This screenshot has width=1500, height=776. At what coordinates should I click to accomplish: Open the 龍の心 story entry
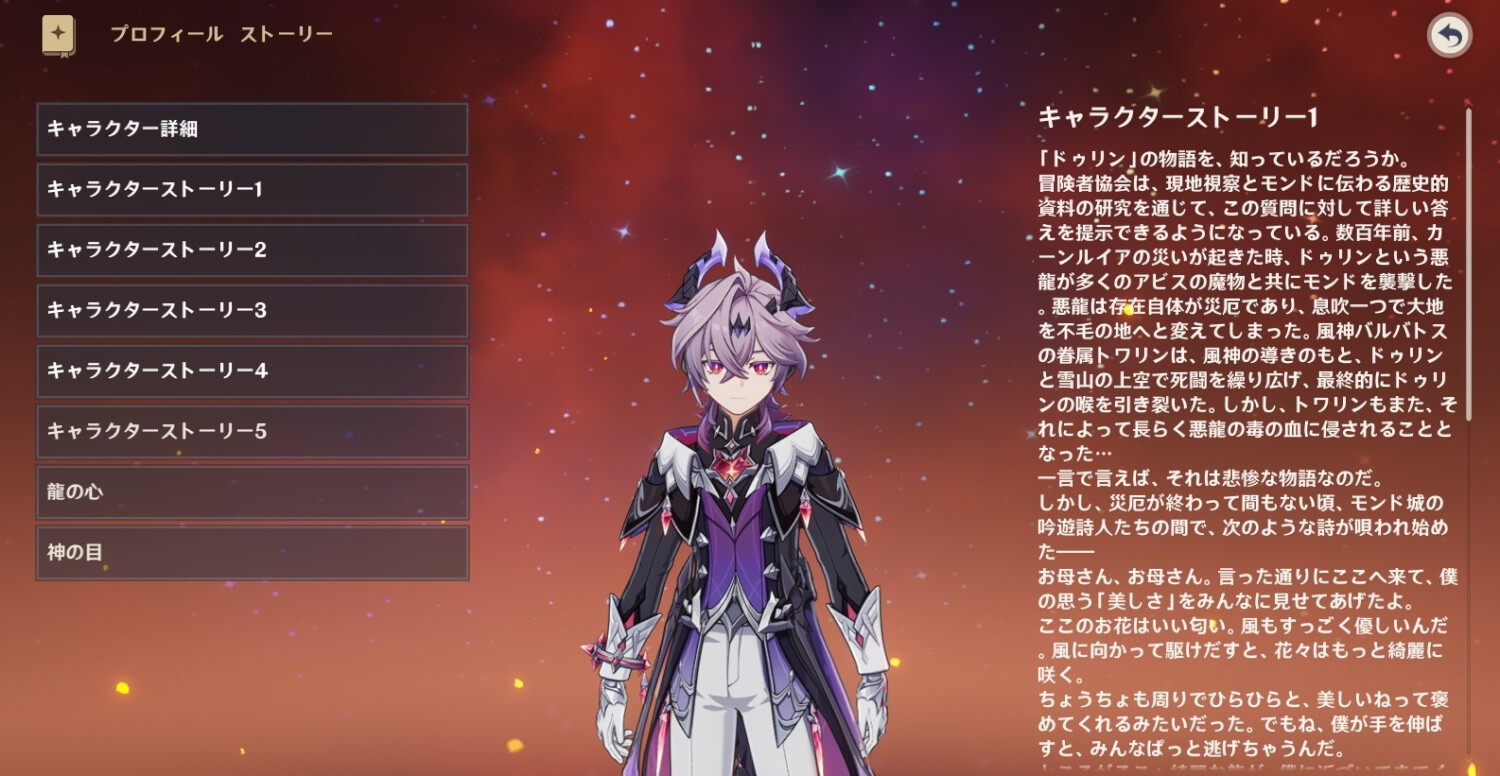[252, 492]
